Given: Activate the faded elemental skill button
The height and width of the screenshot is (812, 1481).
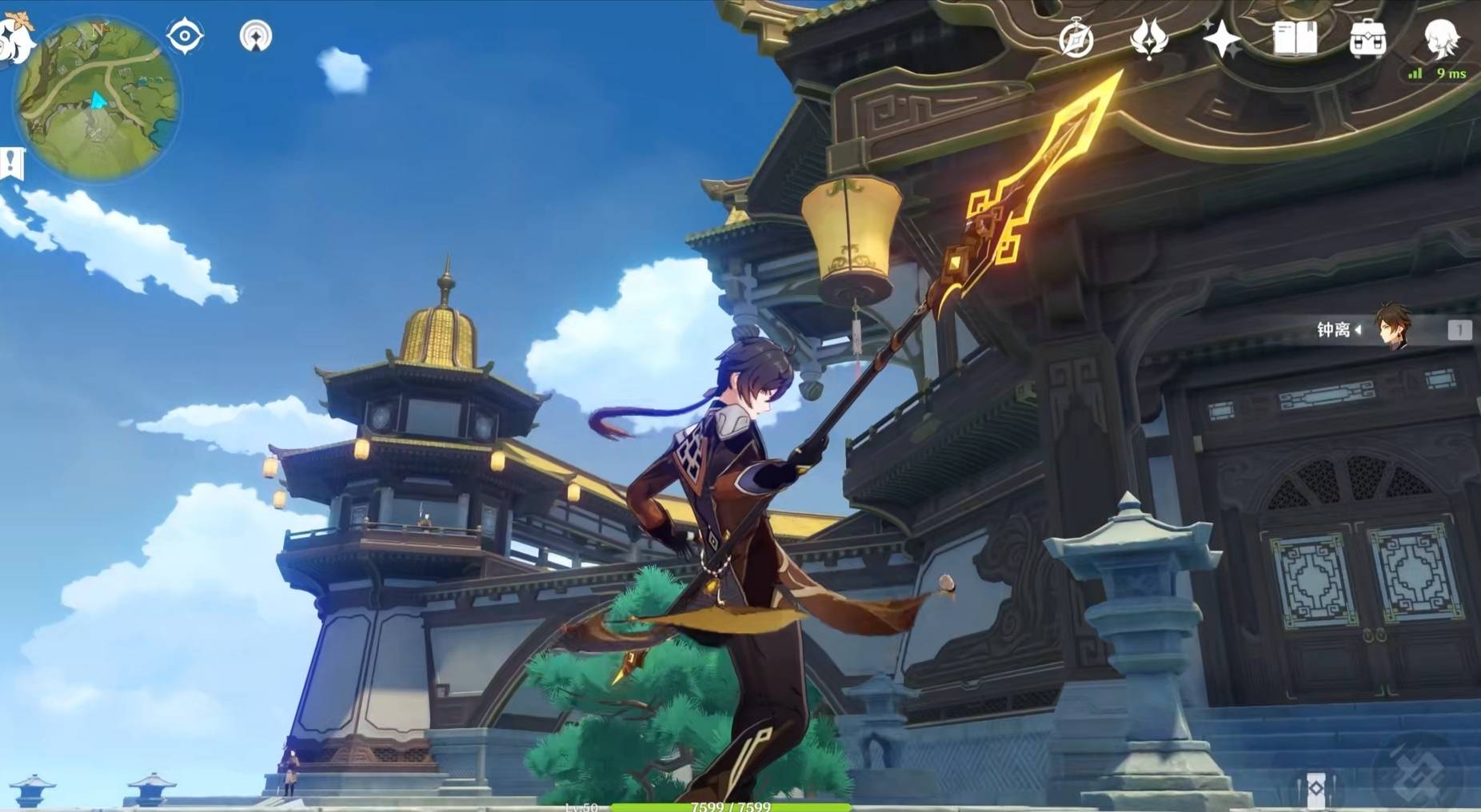Looking at the screenshot, I should [1417, 770].
